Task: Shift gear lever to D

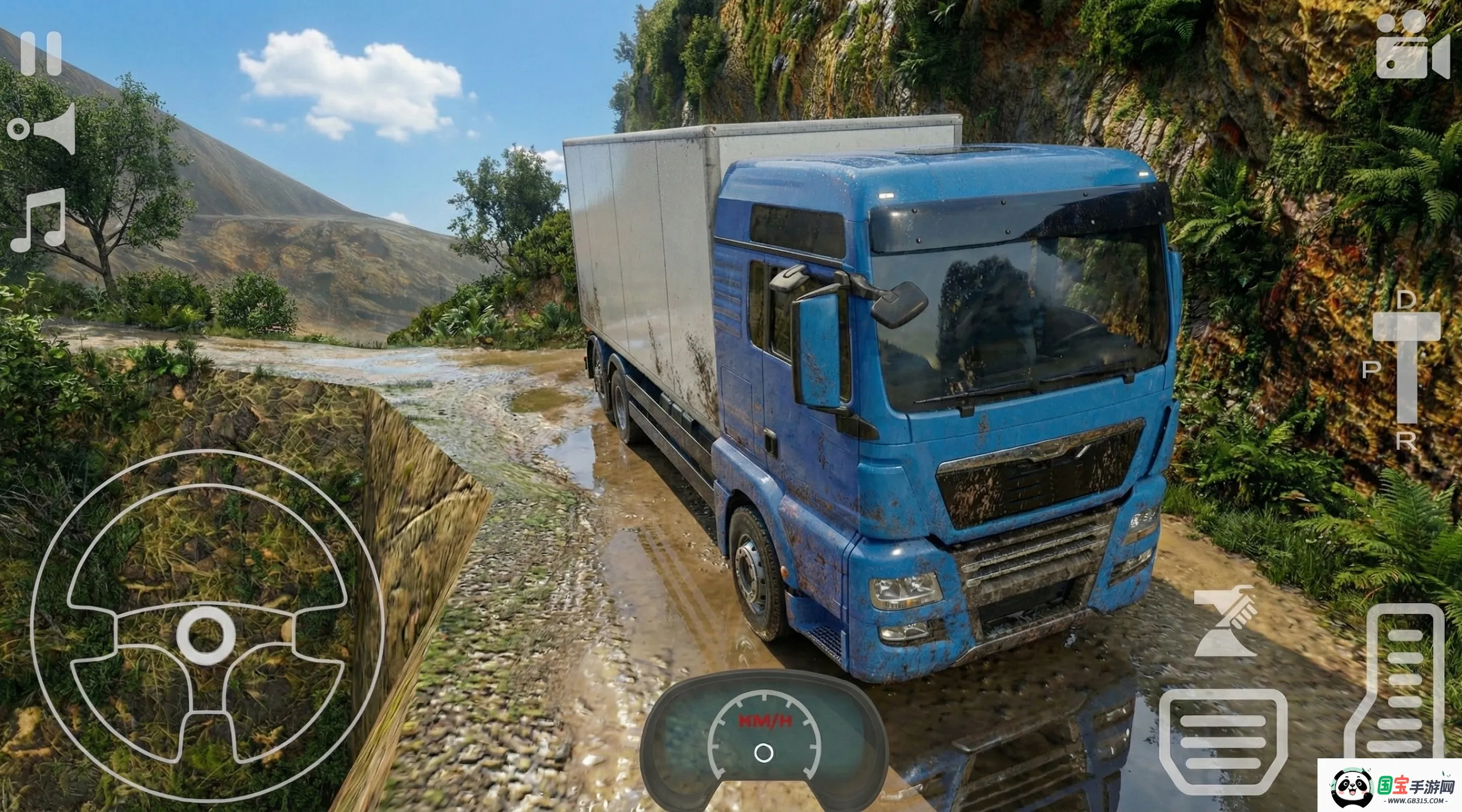Action: [1405, 300]
